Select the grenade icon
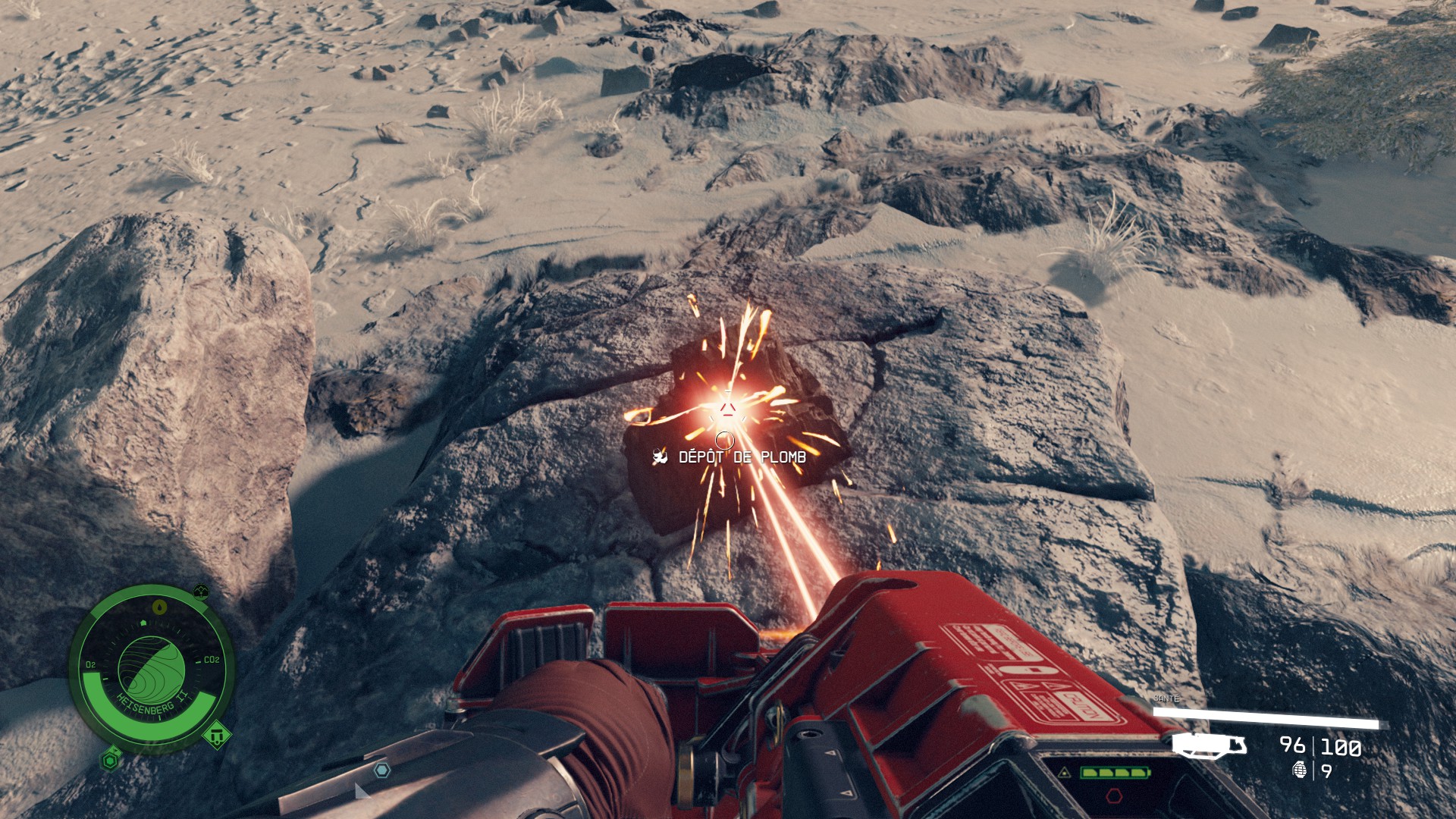Screen dimensions: 1456x819 (x=1301, y=771)
